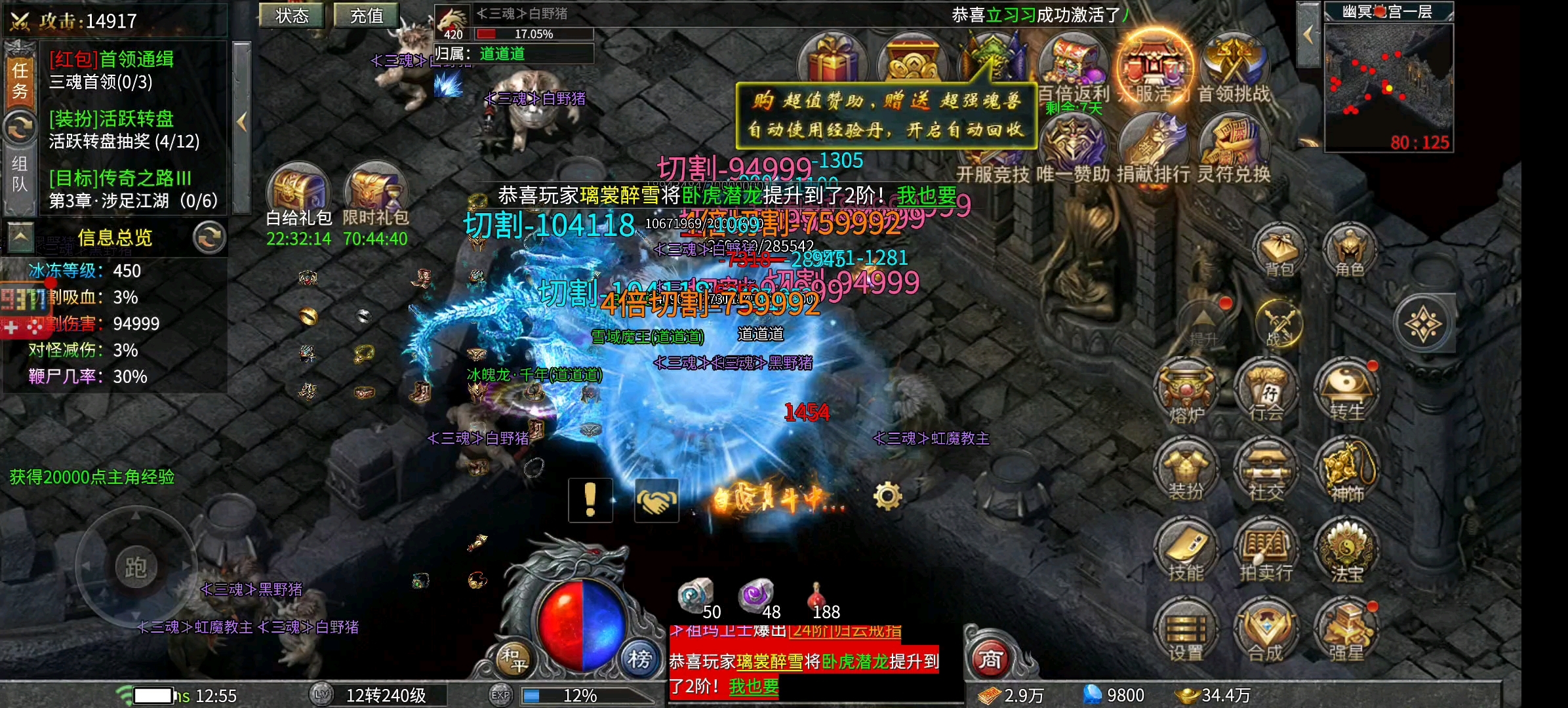1568x708 pixels.
Task: Click the 充值 recharge button
Action: (365, 16)
